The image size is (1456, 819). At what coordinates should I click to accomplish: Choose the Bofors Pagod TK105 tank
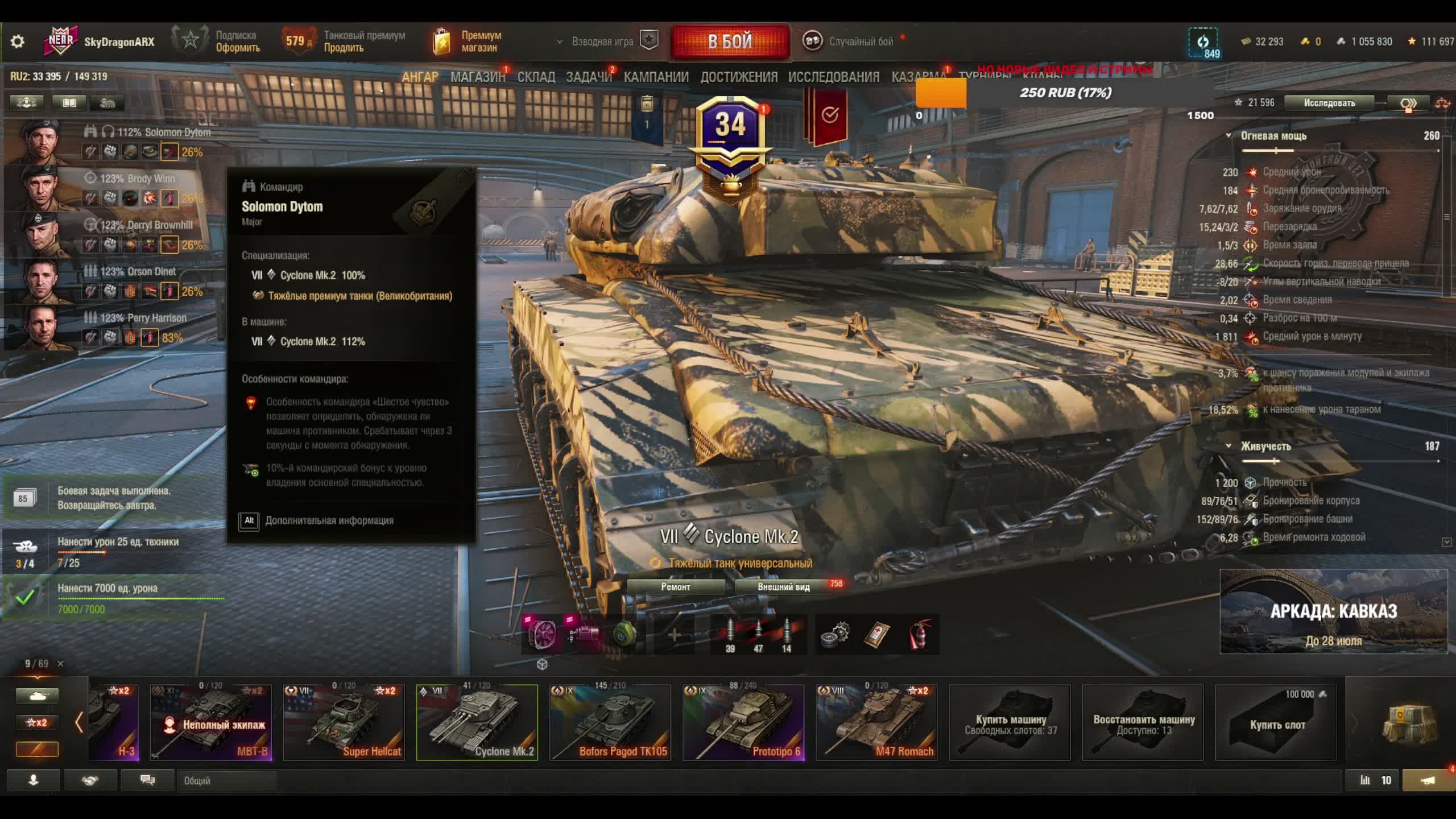pyautogui.click(x=610, y=722)
